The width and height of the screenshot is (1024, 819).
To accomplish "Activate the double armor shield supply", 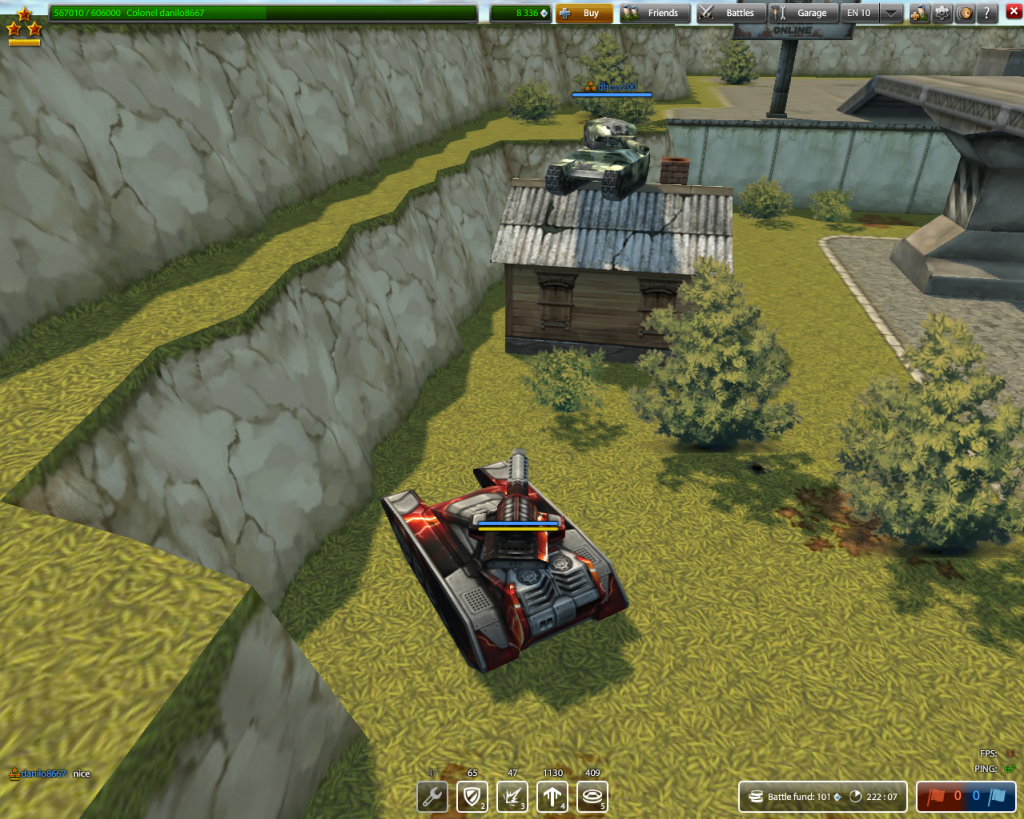I will pos(472,797).
